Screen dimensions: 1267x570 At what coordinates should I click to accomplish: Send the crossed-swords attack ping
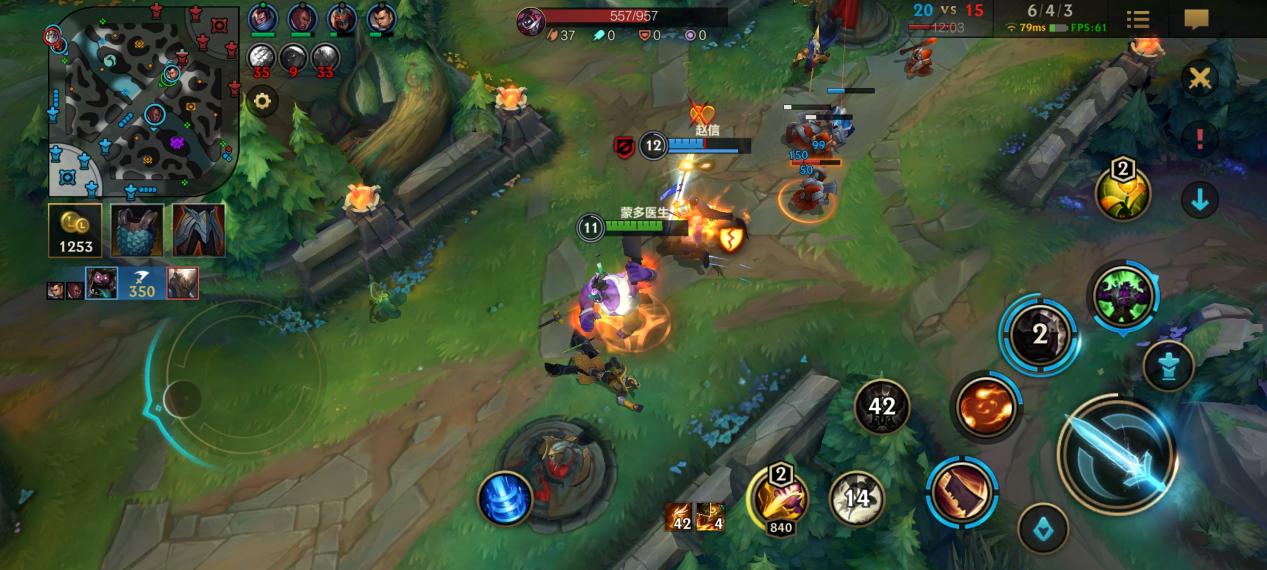pyautogui.click(x=1199, y=79)
